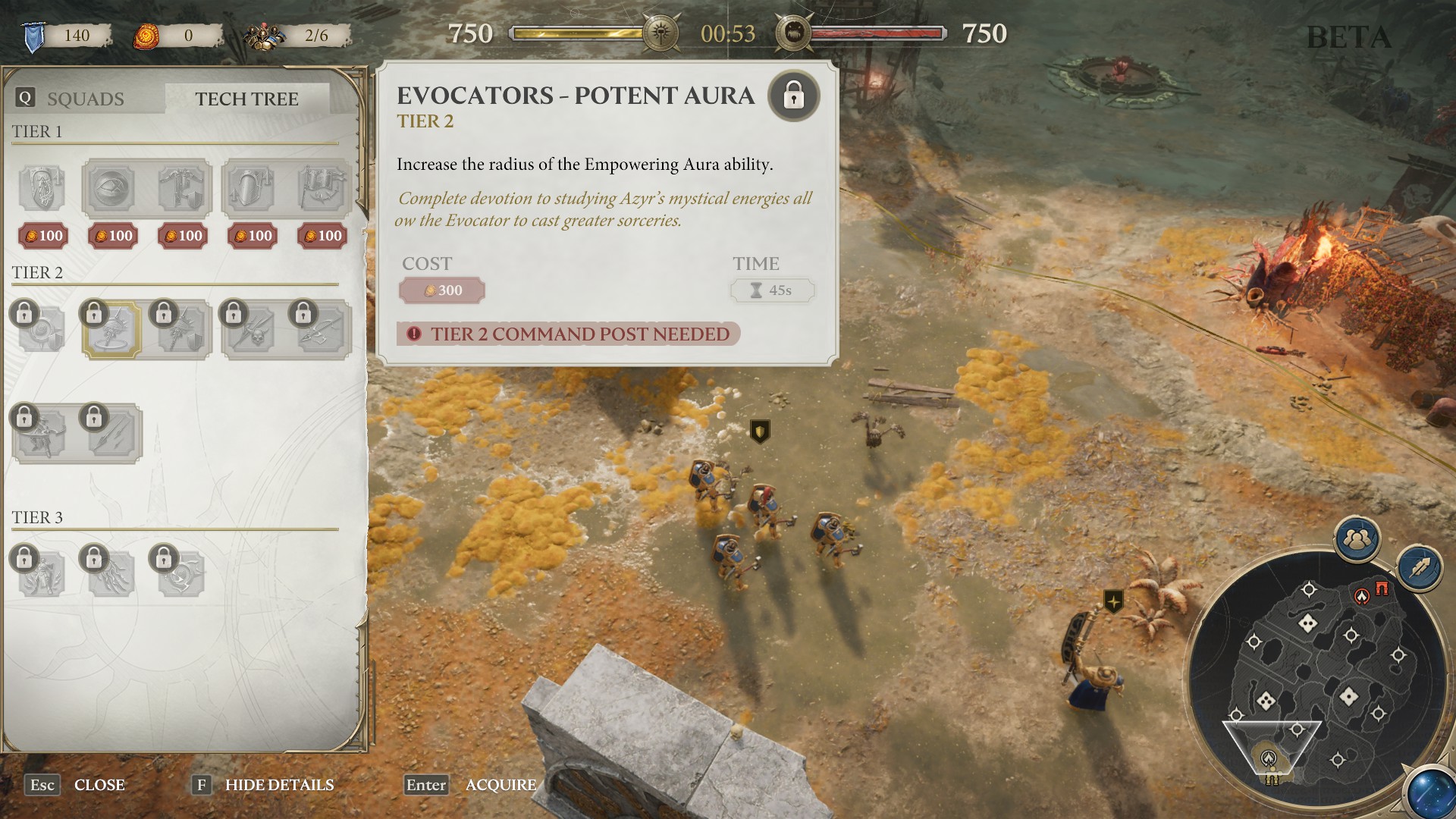This screenshot has width=1456, height=819.
Task: Open the players group button above minimap
Action: coord(1357,539)
